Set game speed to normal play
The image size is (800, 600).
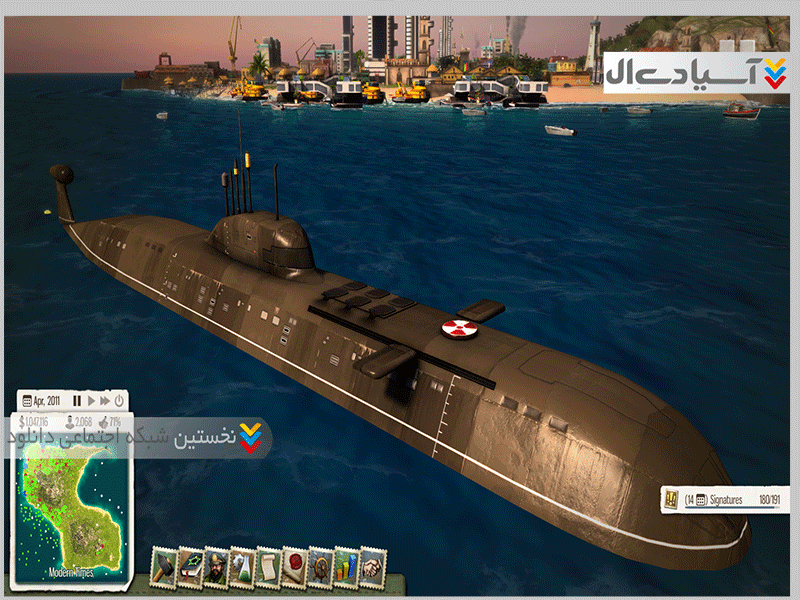click(x=91, y=400)
